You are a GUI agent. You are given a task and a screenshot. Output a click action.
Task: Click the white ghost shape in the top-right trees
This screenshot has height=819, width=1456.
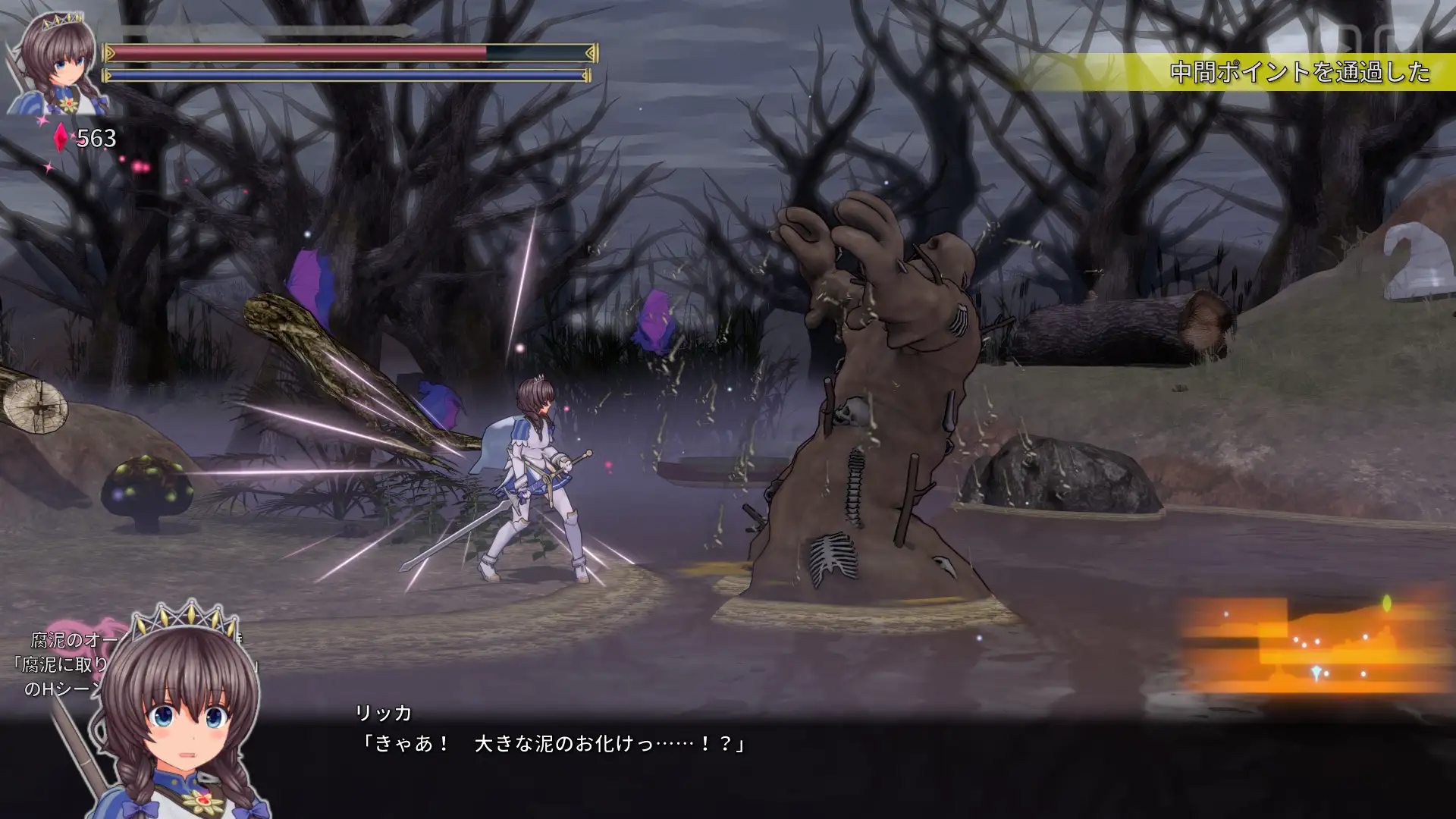tap(1417, 262)
